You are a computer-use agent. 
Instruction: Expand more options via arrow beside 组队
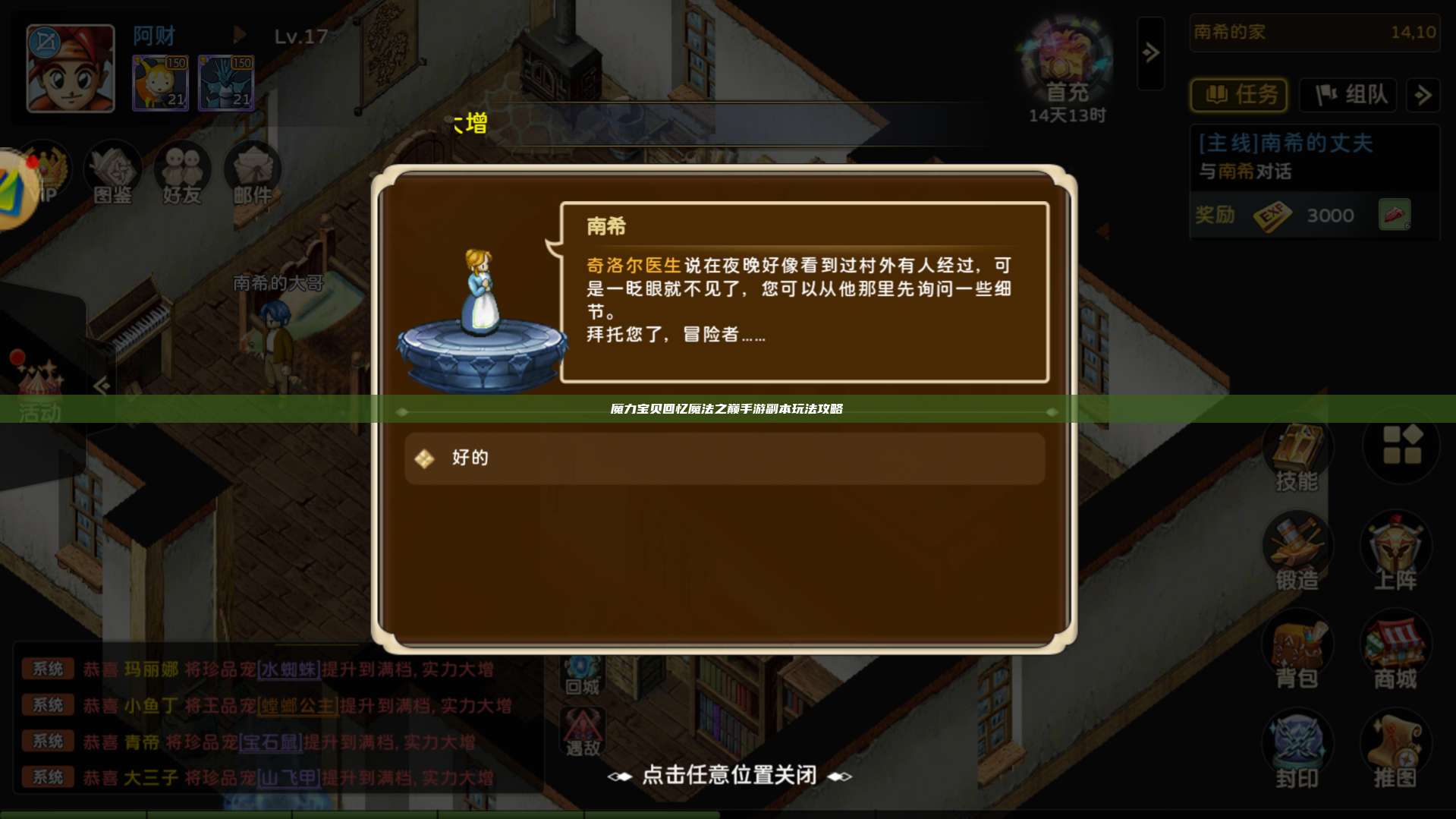(1425, 96)
